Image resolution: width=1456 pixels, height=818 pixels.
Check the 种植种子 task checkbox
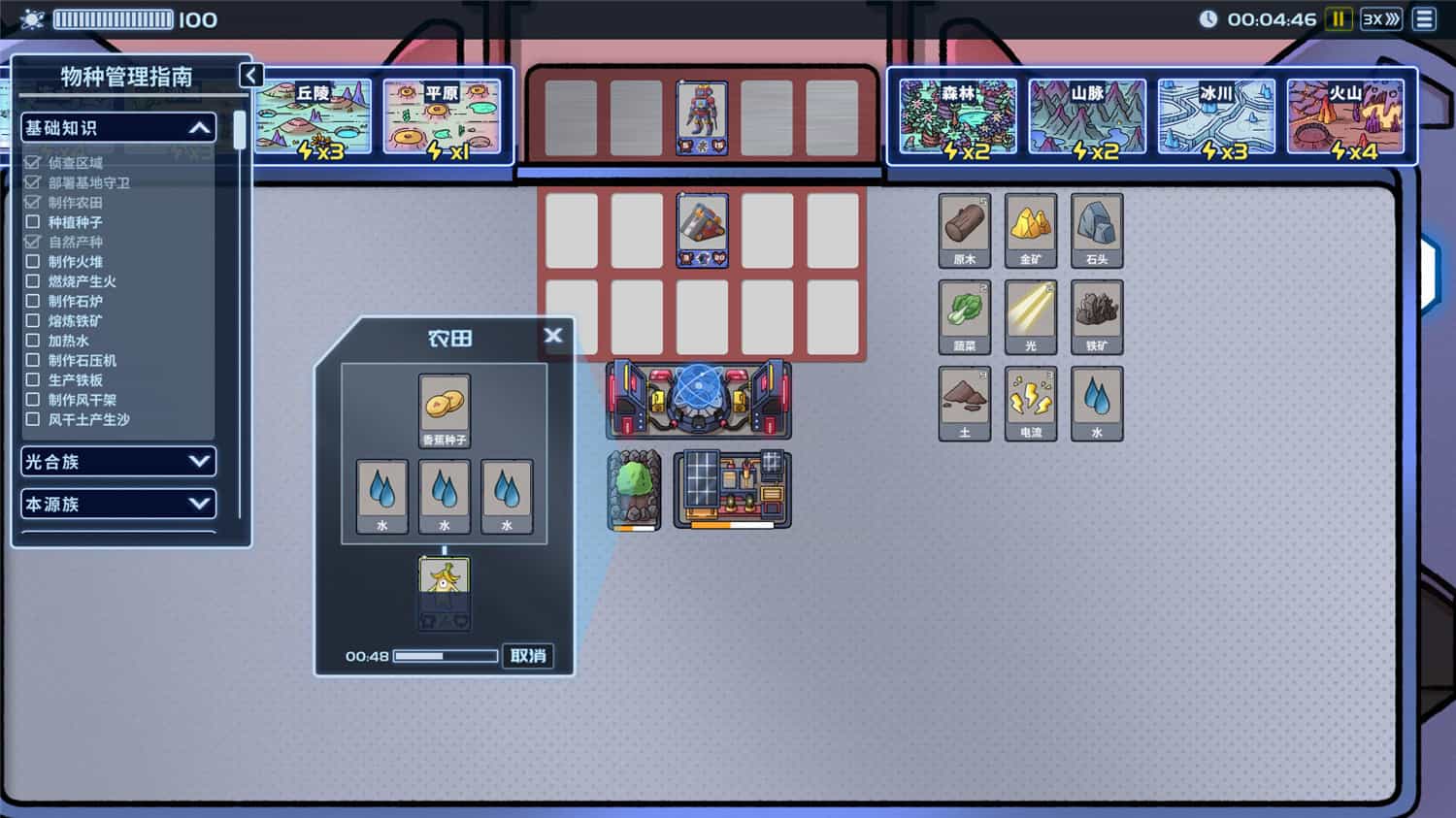(32, 222)
